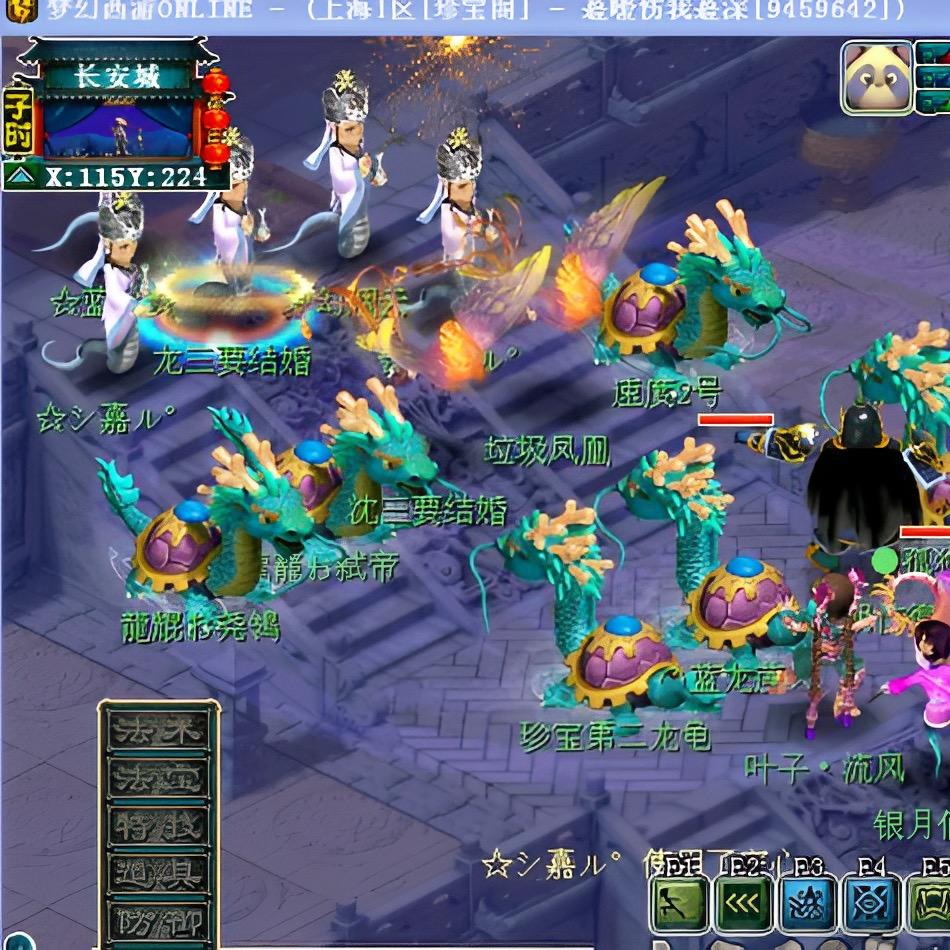
Task: Select the 特技 special skill option
Action: 158,827
